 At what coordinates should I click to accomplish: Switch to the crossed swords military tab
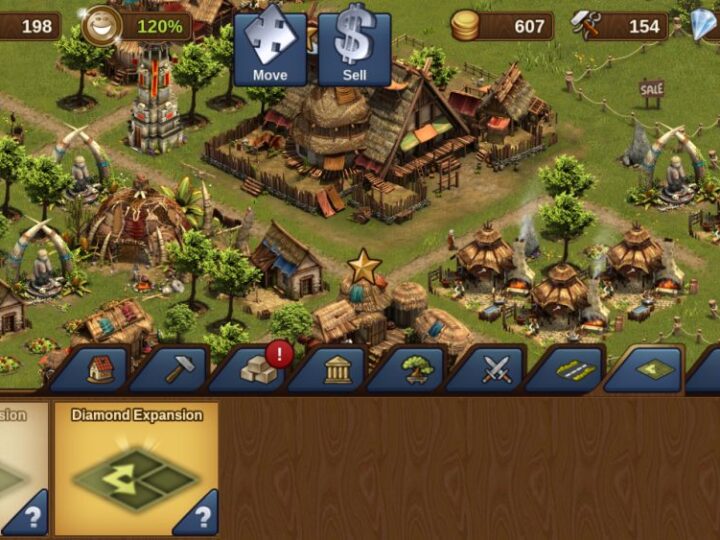pos(496,369)
